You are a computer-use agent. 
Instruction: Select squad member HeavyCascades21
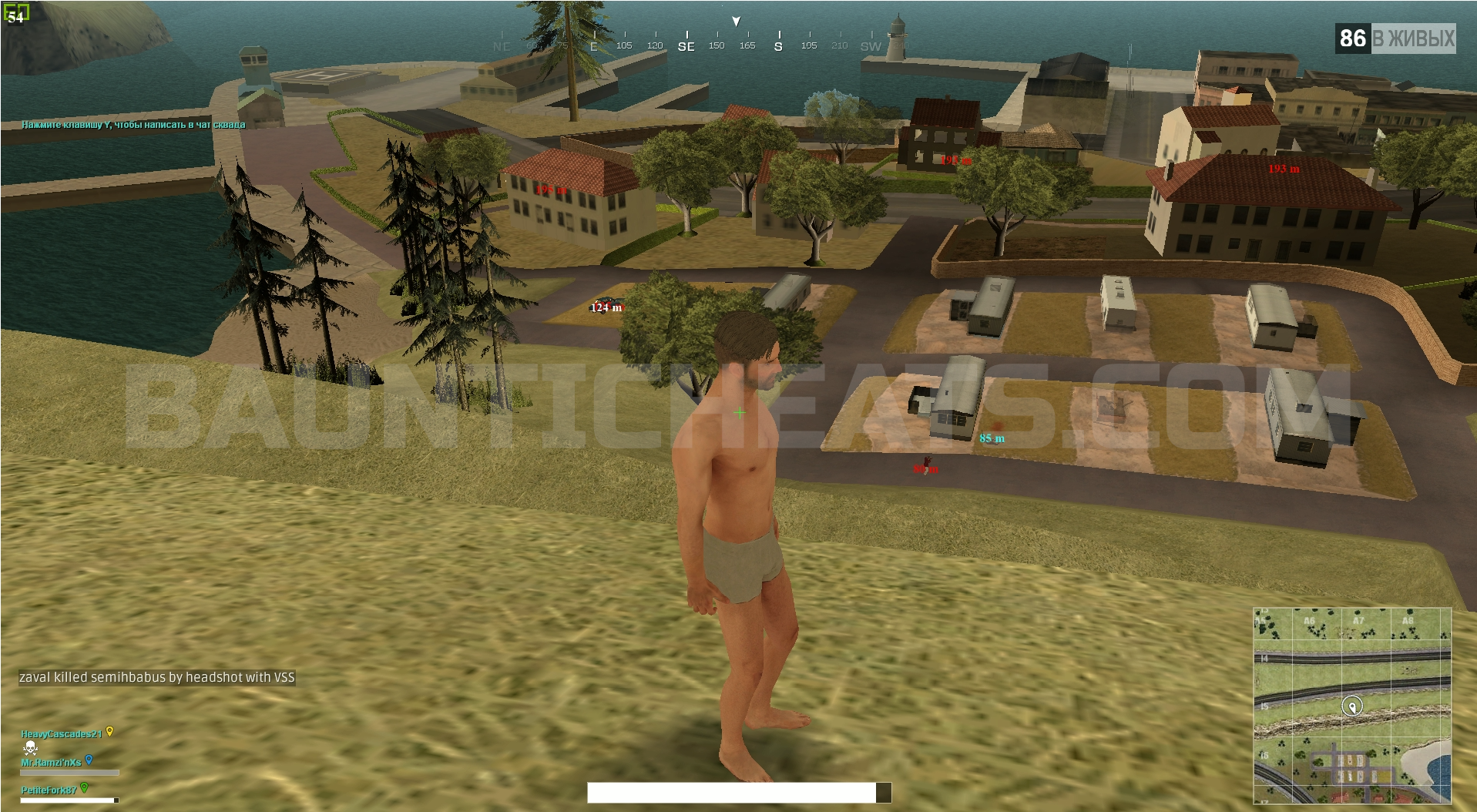click(x=61, y=734)
